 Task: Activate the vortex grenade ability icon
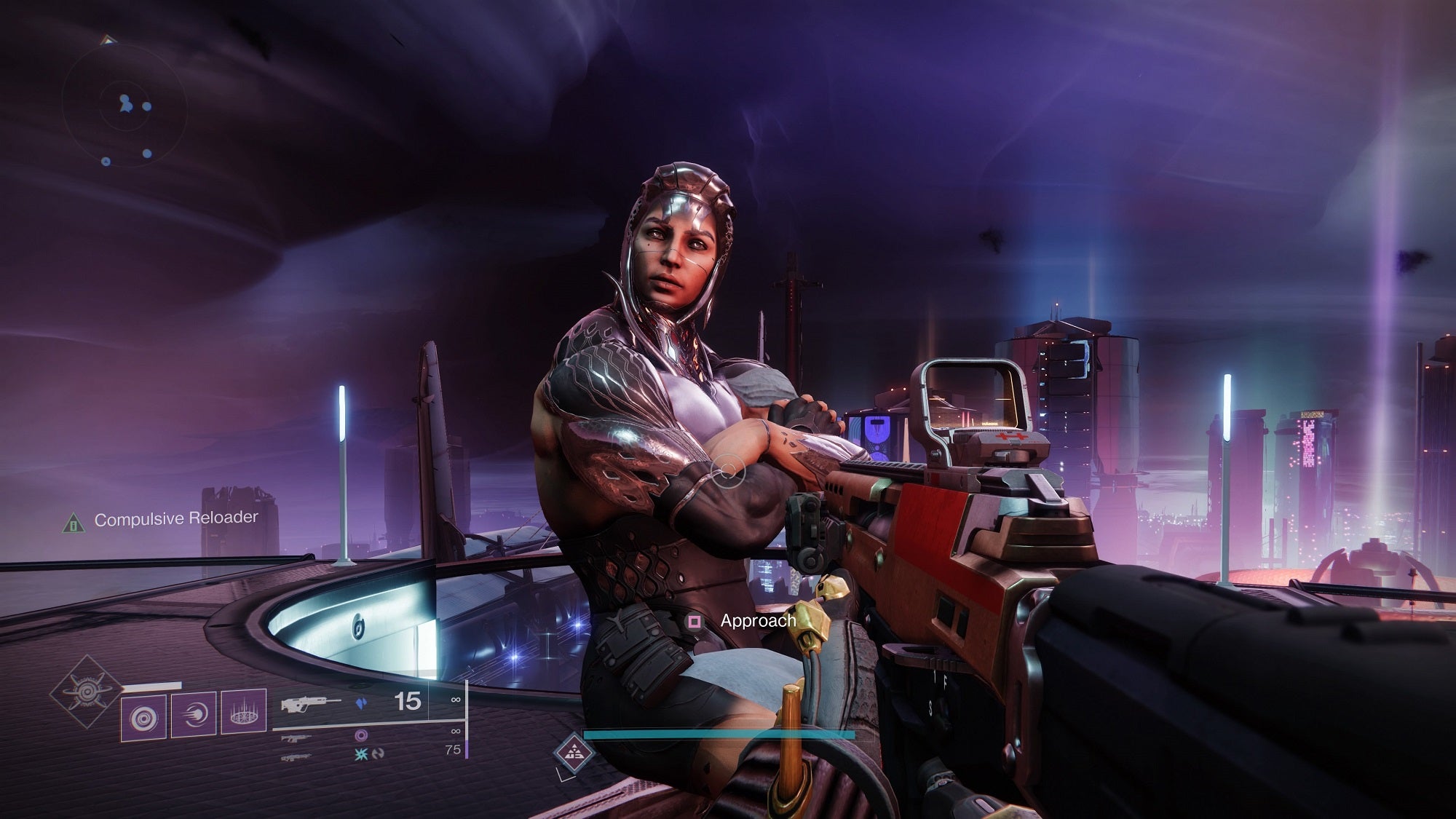click(143, 716)
